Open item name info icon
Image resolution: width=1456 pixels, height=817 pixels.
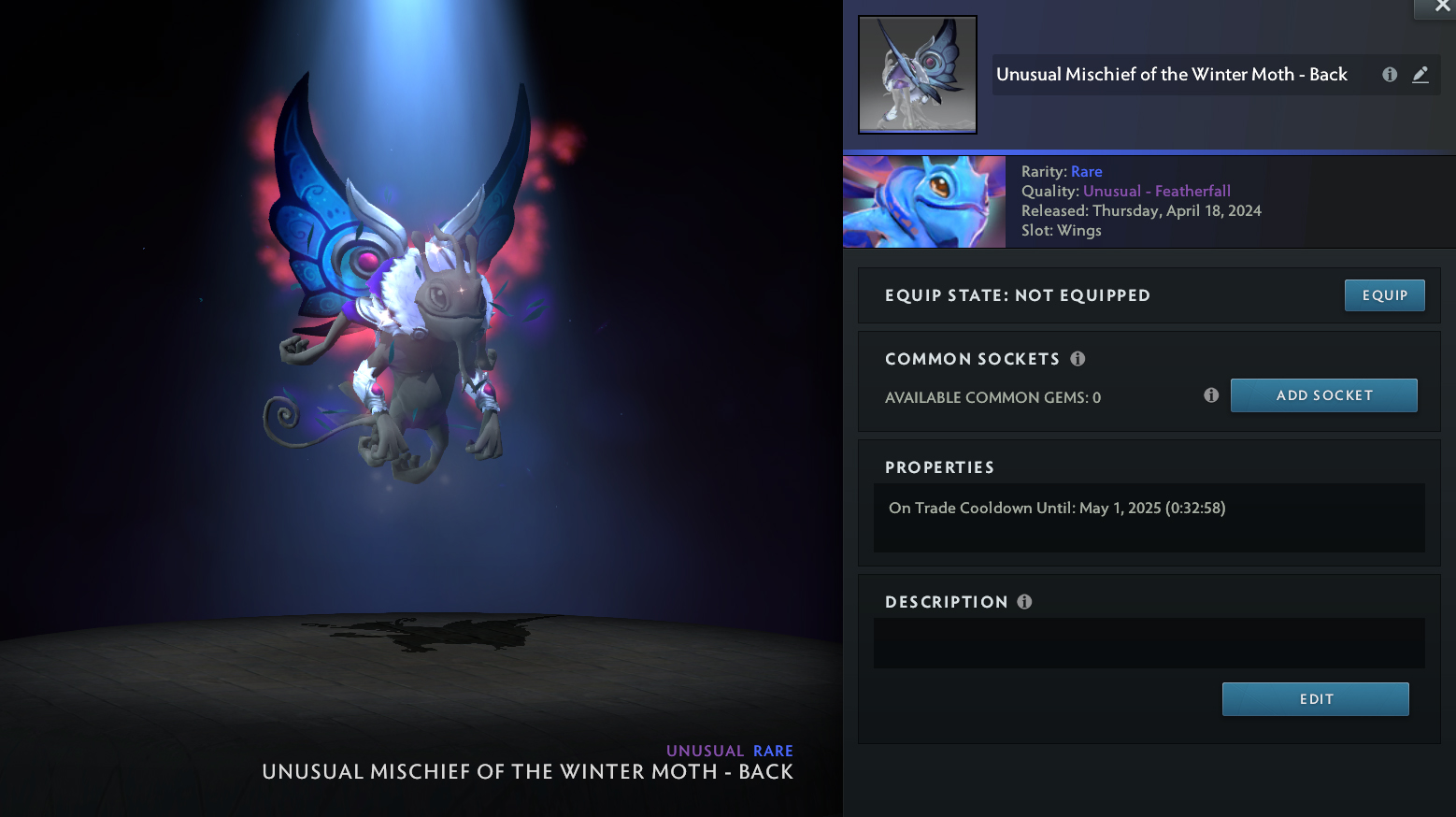[1390, 75]
